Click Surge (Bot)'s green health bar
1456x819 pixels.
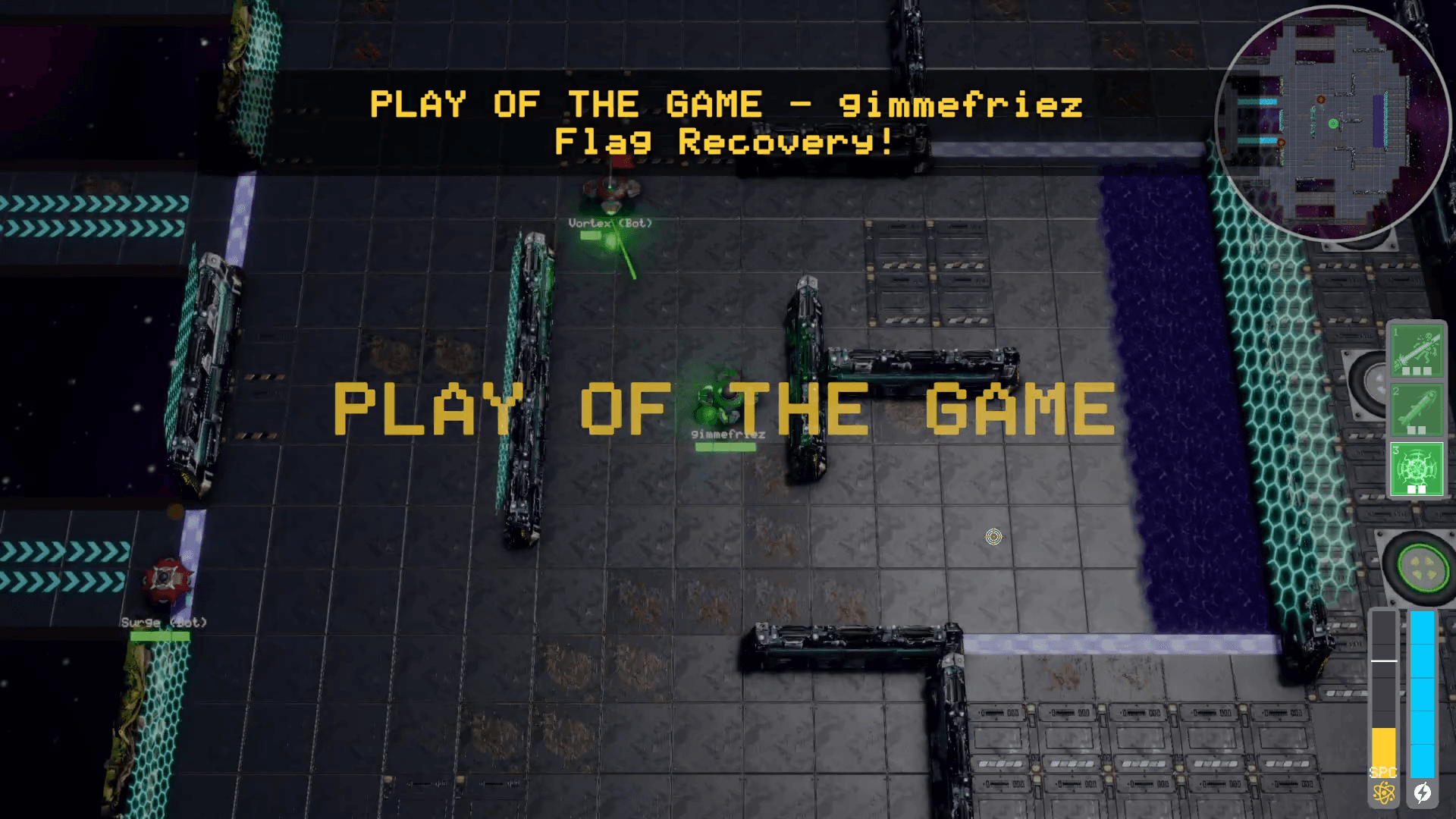160,636
